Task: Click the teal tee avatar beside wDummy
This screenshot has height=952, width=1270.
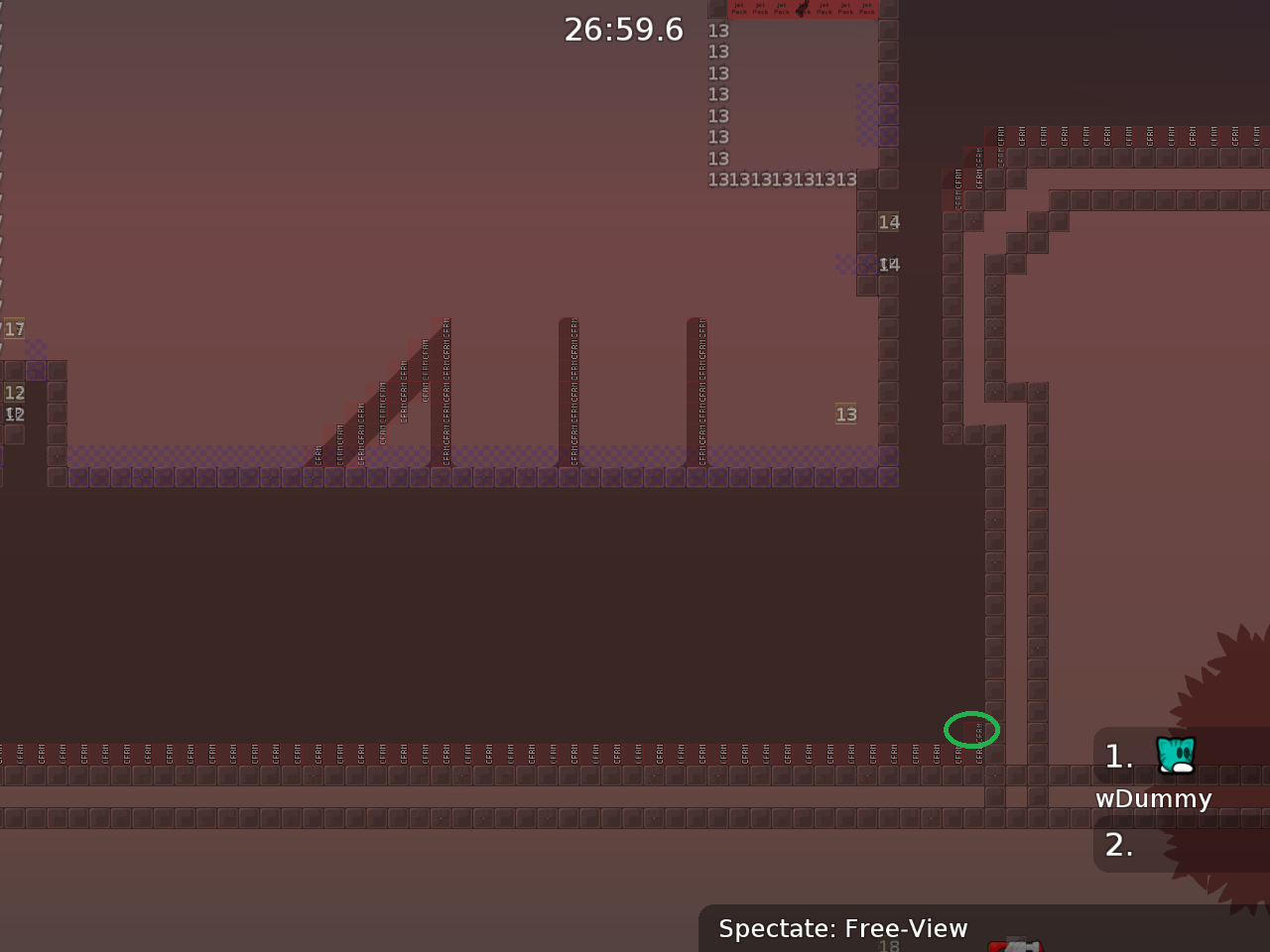Action: [1175, 755]
